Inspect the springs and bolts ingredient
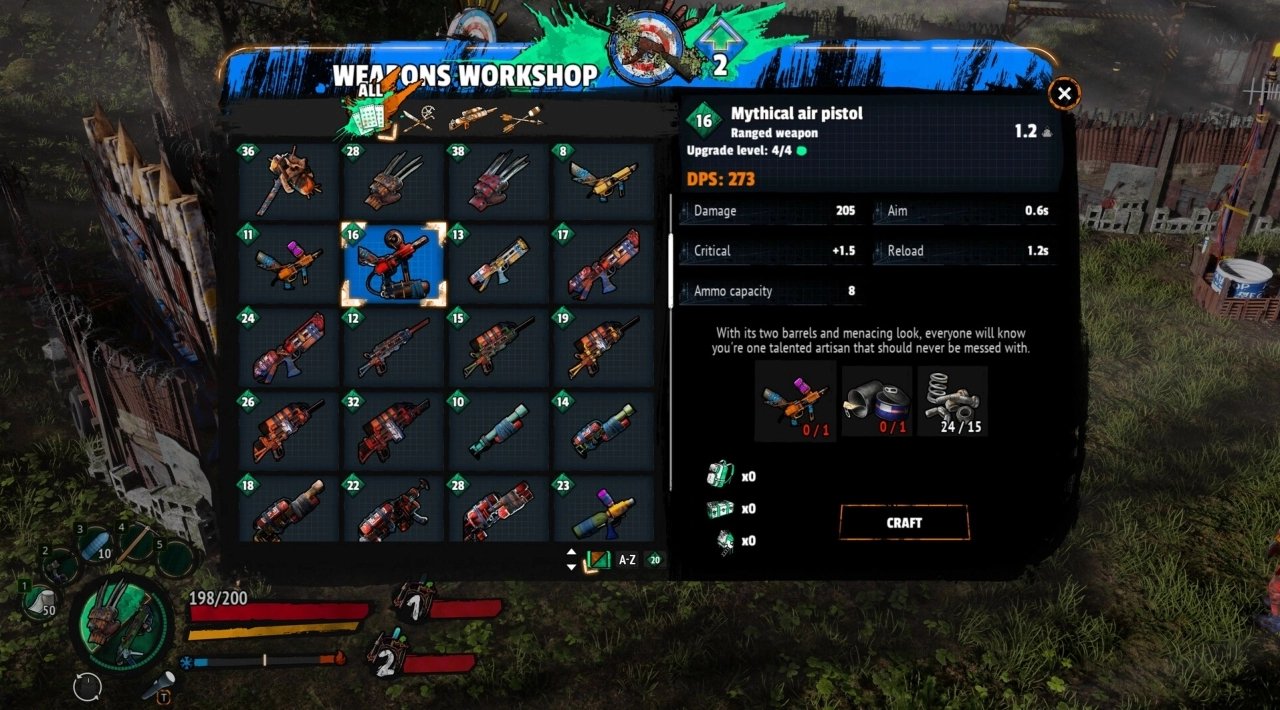1280x710 pixels. tap(952, 402)
